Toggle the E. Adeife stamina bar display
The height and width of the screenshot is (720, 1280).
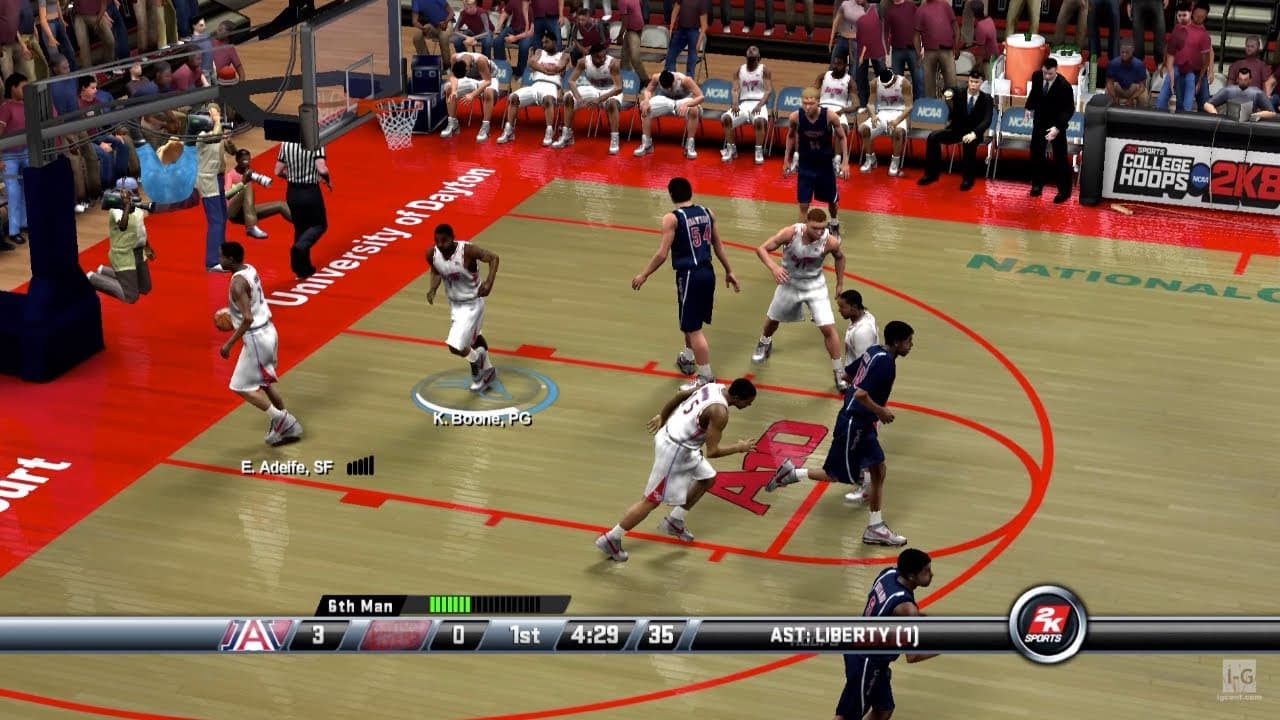click(x=362, y=466)
